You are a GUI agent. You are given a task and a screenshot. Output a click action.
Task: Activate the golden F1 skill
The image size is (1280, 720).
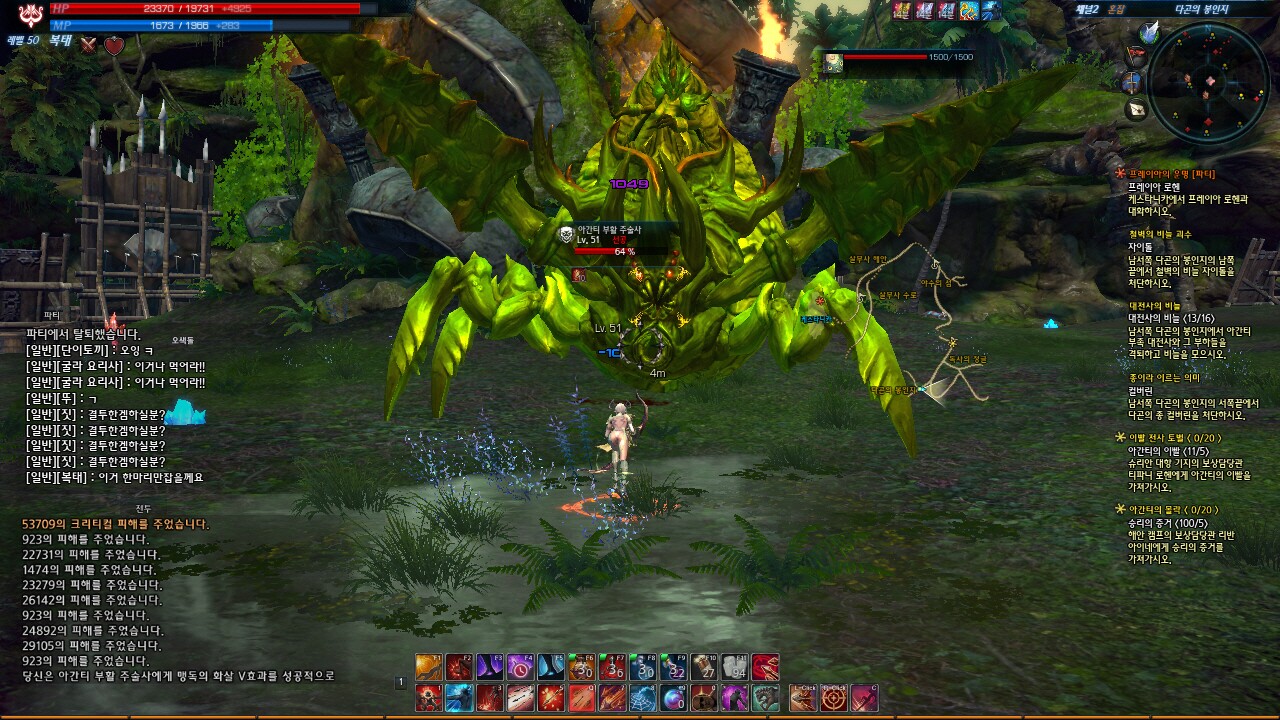click(429, 667)
